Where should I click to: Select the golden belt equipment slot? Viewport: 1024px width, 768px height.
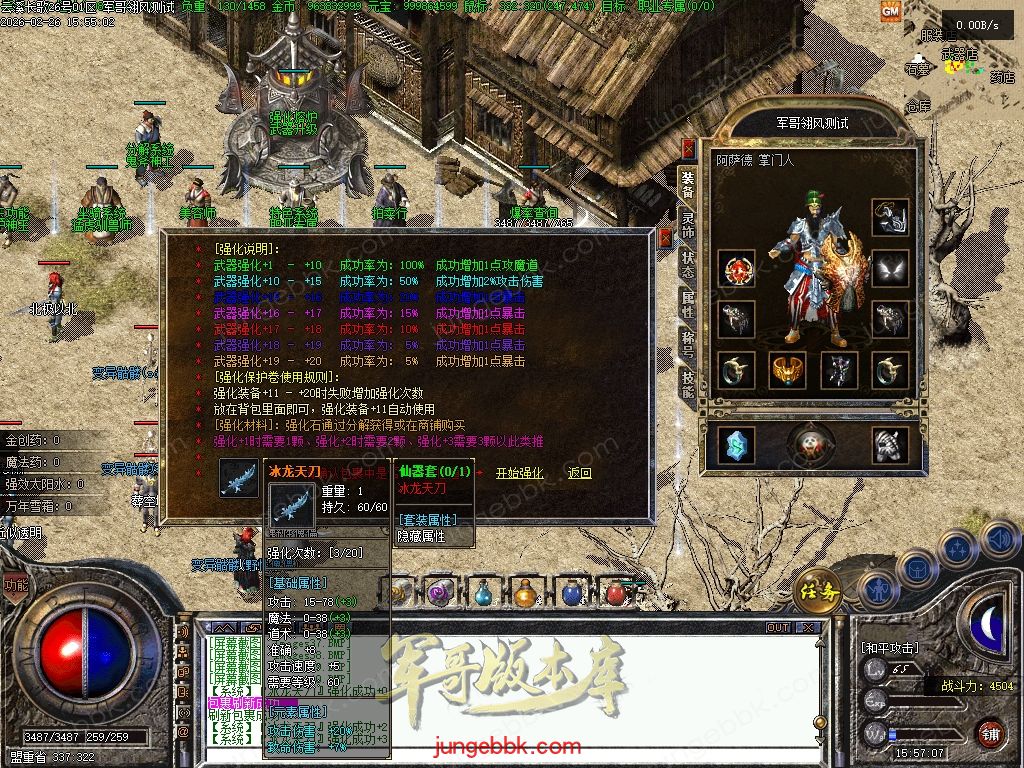click(x=788, y=370)
